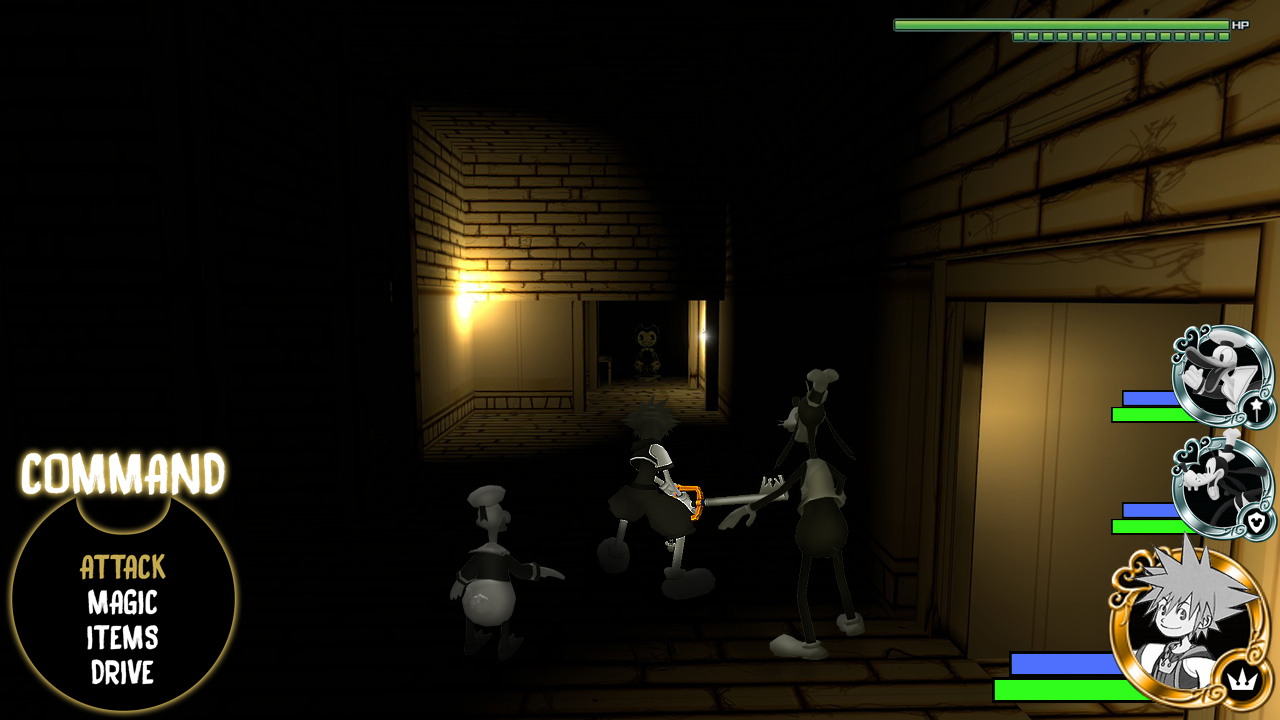Click the highlighted Attack option to strike
This screenshot has width=1280, height=720.
click(122, 568)
